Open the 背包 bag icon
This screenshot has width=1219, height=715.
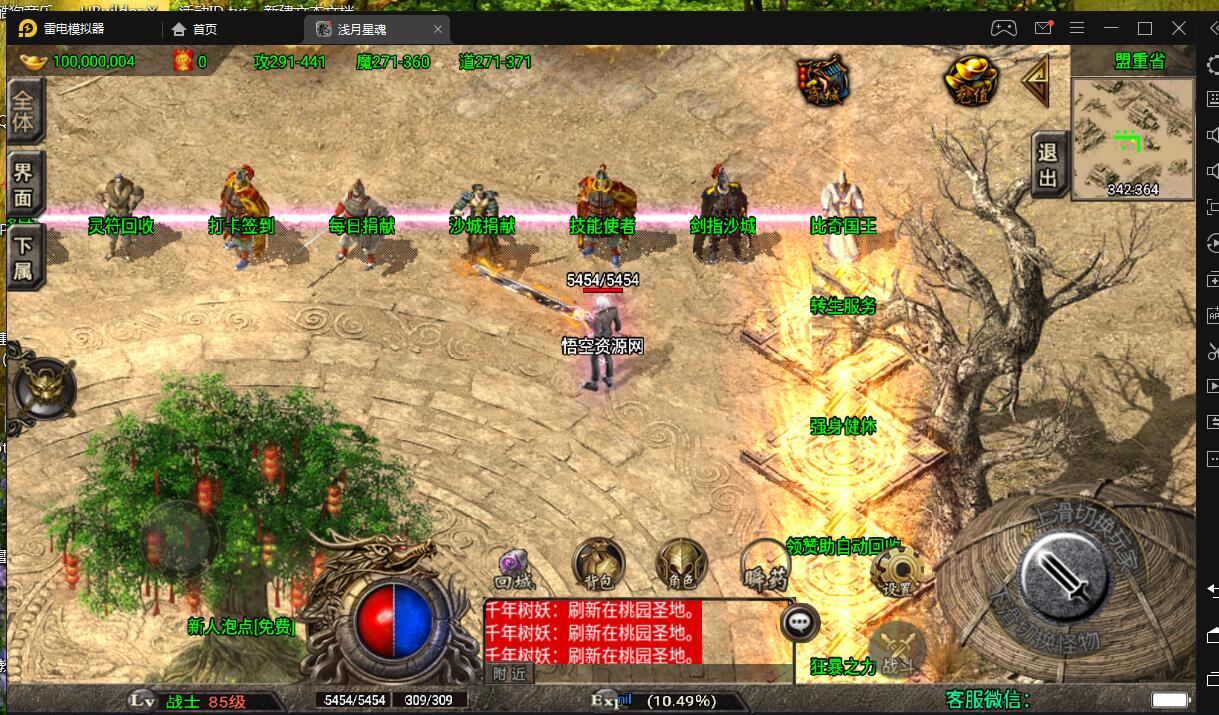pyautogui.click(x=599, y=563)
